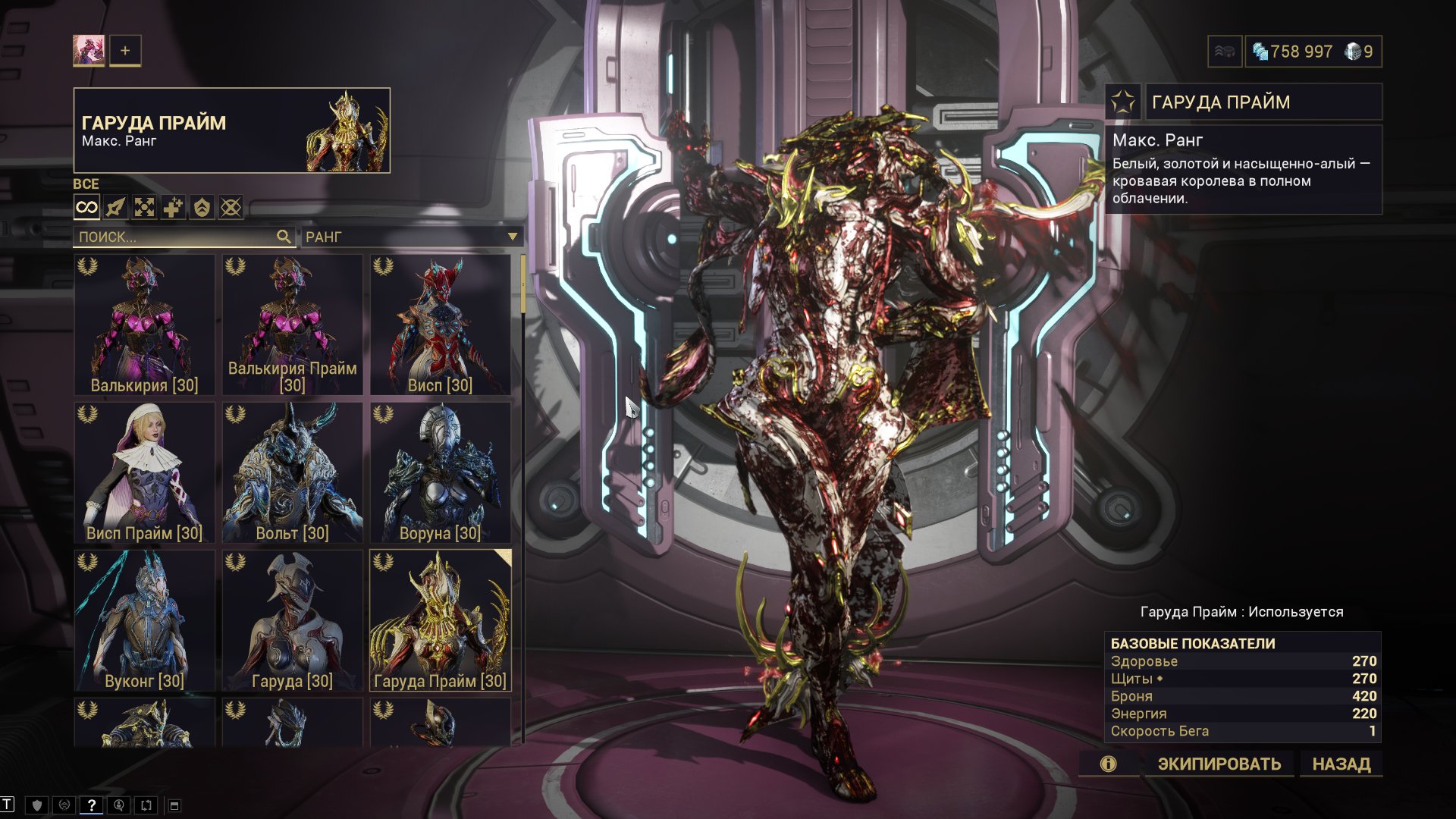Add a loadout with the plus button

tap(125, 51)
